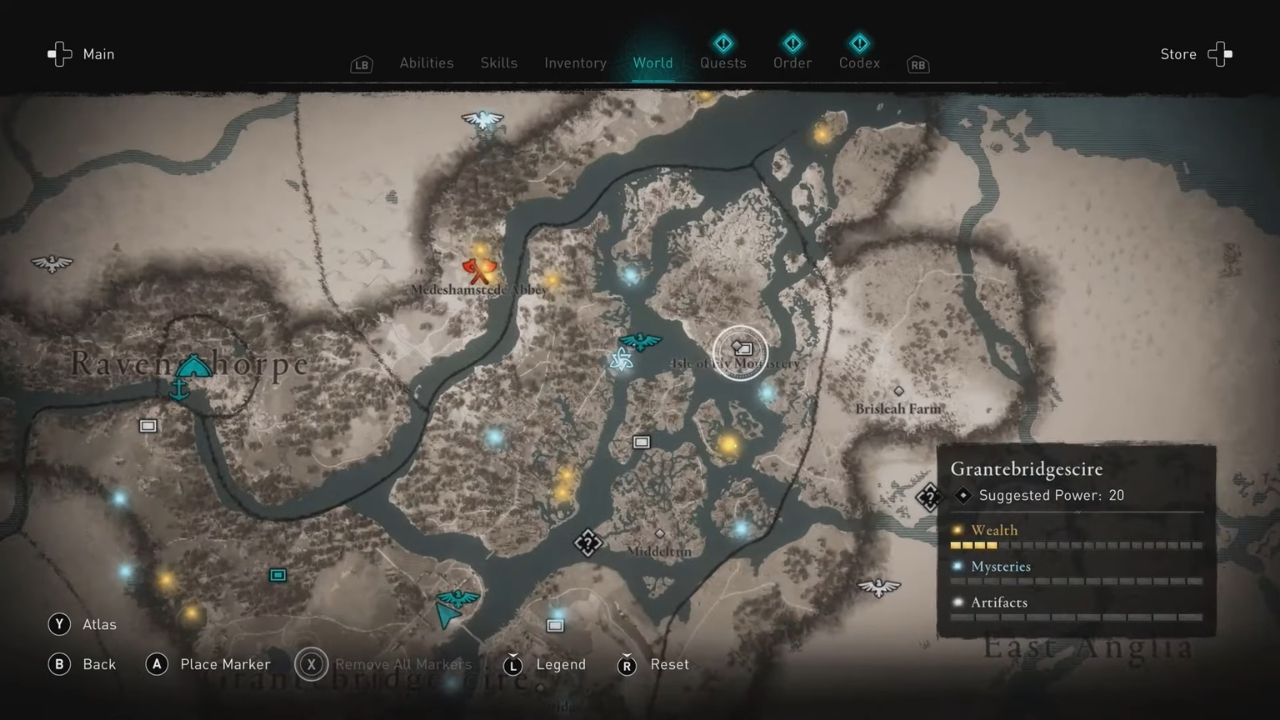The width and height of the screenshot is (1280, 720).
Task: Select the Inventory tab
Action: (575, 63)
